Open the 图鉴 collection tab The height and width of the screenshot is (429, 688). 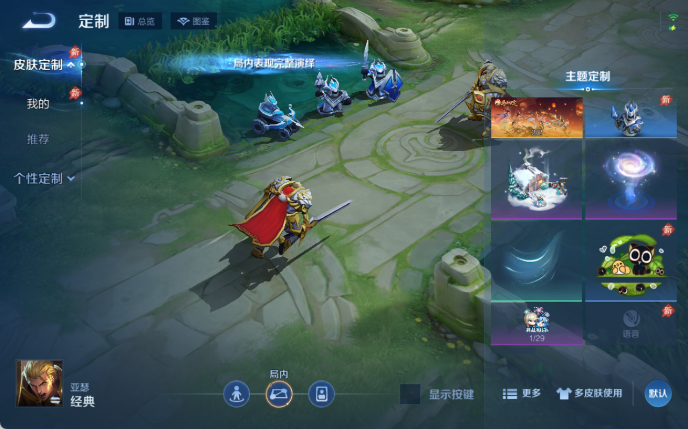(195, 21)
